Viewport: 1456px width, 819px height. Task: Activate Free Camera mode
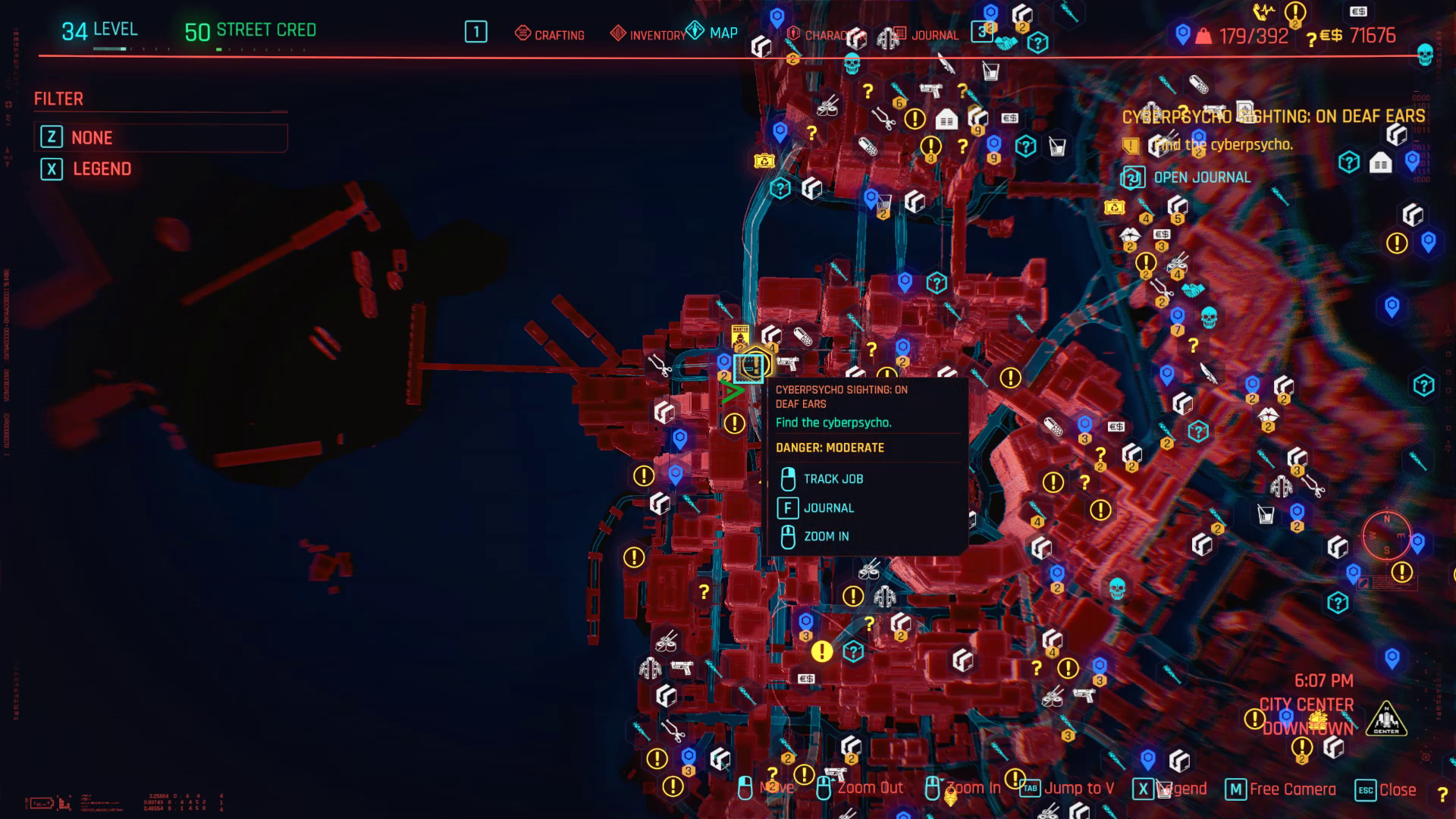[x=1291, y=789]
